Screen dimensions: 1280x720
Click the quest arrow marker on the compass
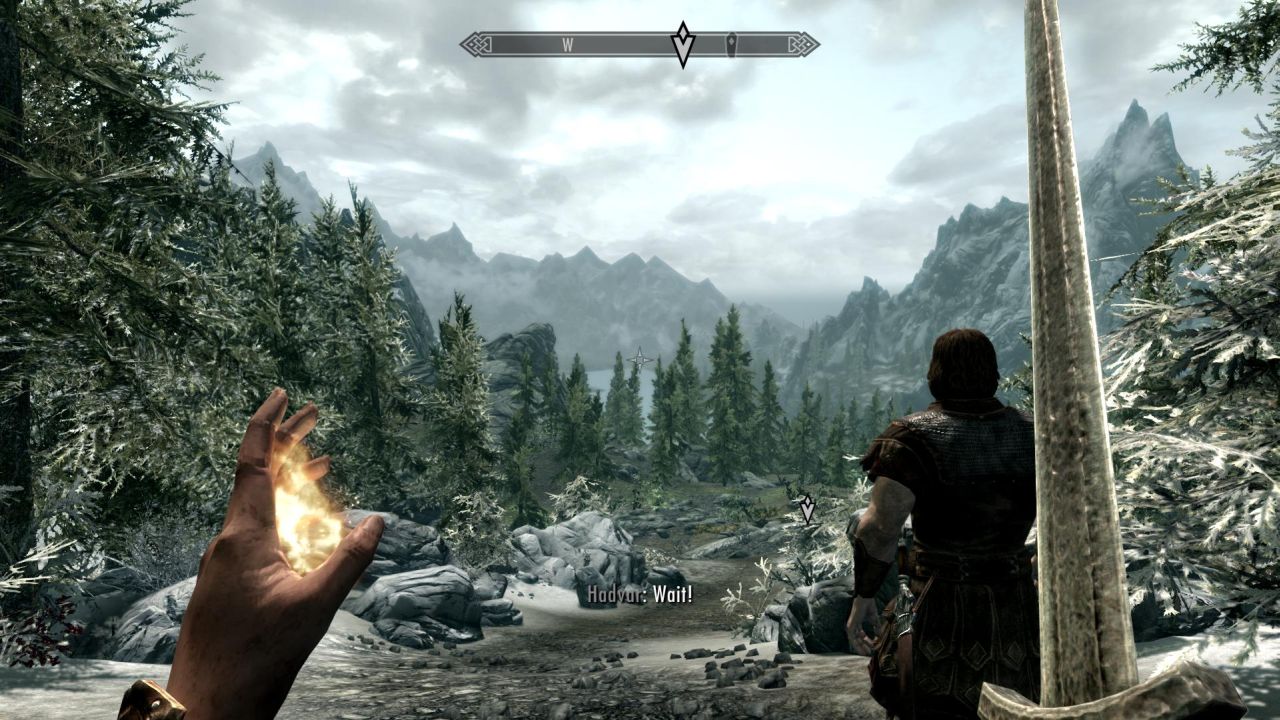point(682,44)
